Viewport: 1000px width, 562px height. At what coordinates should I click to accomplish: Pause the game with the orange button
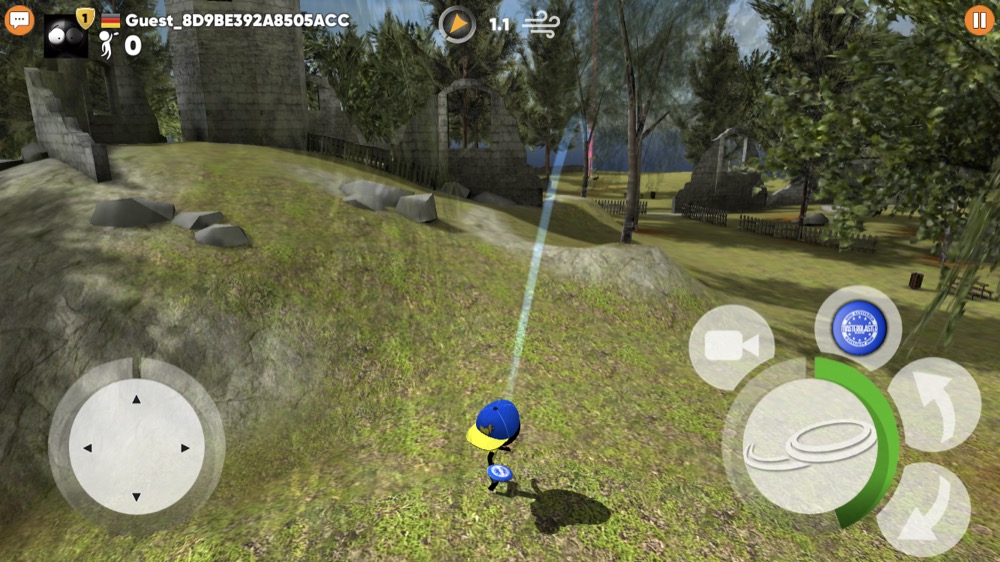(979, 20)
